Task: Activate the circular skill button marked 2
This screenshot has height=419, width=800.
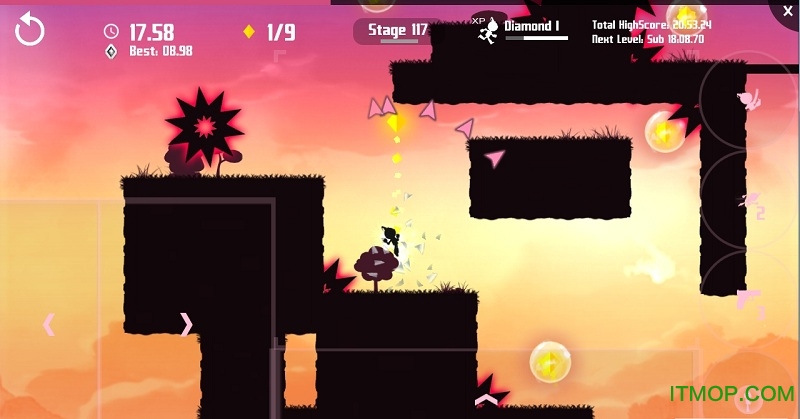Action: pos(748,204)
